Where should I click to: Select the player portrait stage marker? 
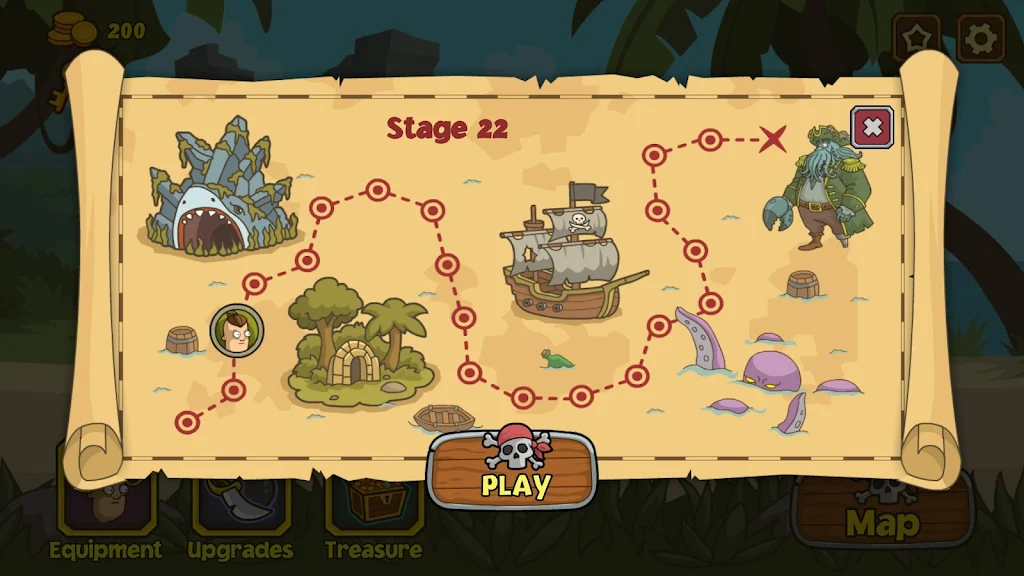237,331
